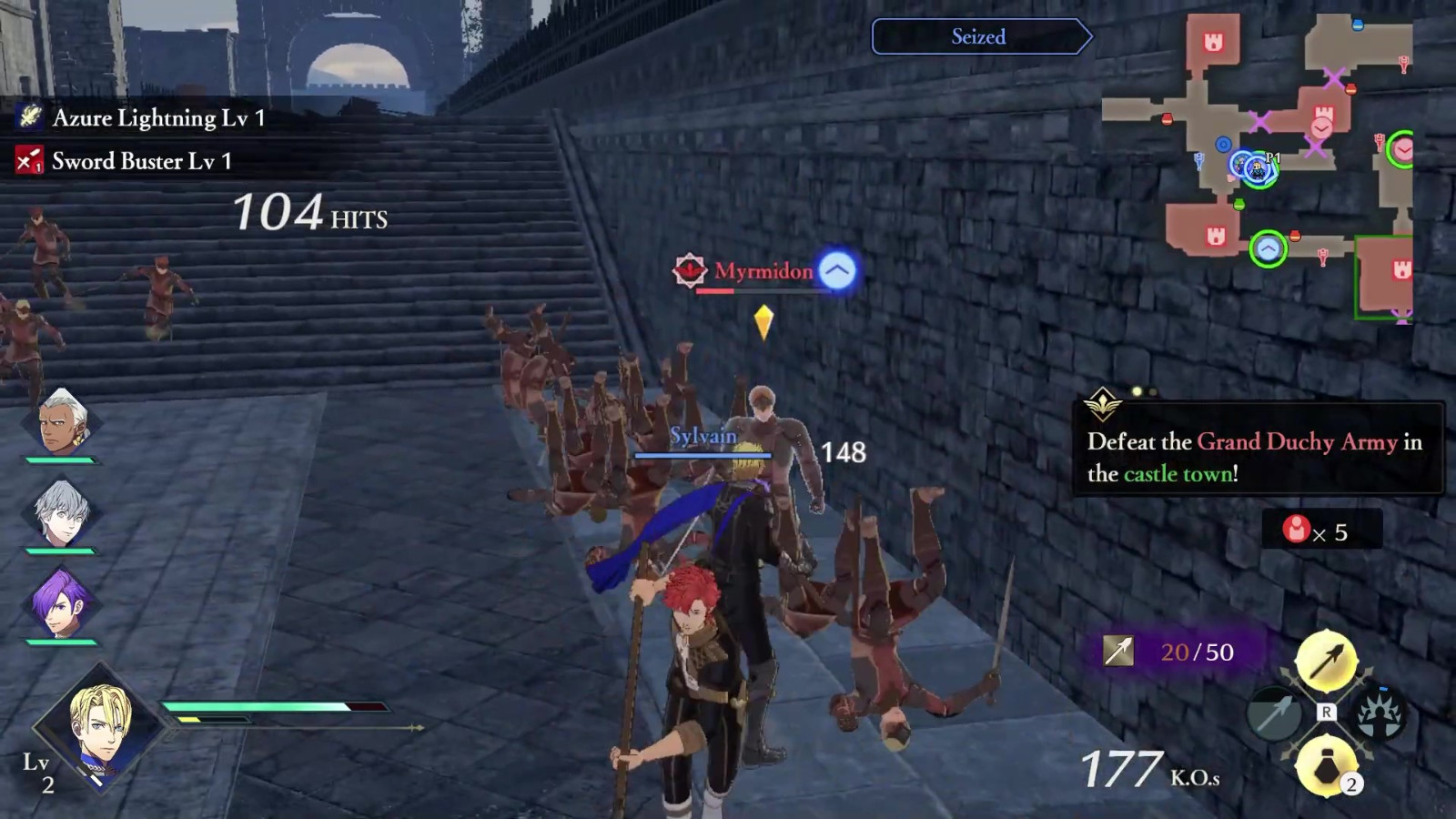This screenshot has height=819, width=1456.
Task: Click the Myrmidon enemy target label
Action: click(763, 271)
